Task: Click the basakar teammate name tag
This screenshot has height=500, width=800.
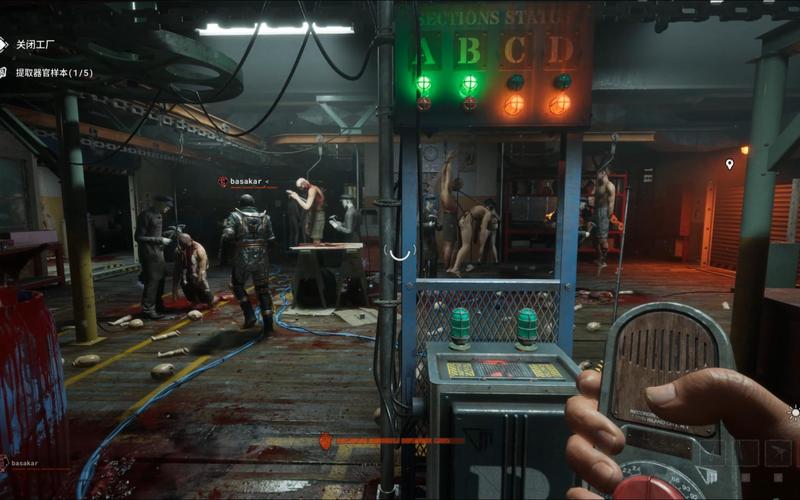Action: (x=244, y=181)
